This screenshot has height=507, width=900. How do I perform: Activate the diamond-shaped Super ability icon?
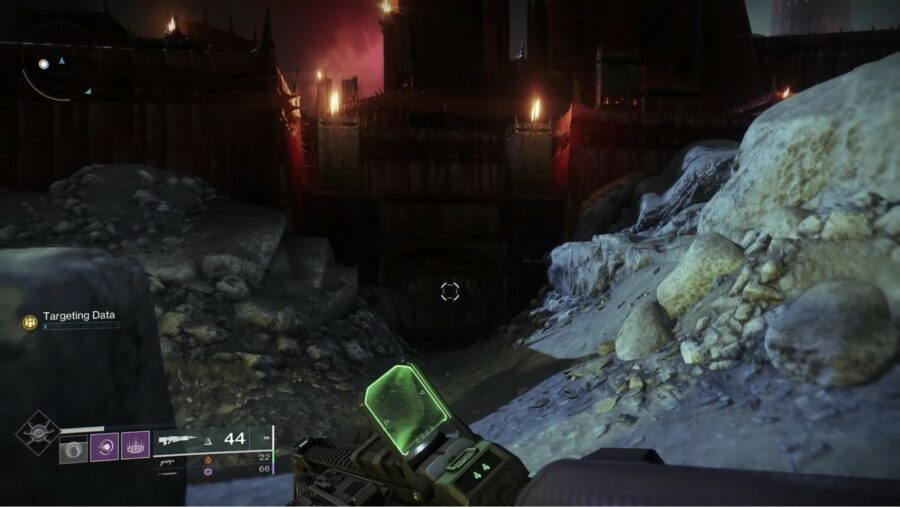tap(37, 434)
